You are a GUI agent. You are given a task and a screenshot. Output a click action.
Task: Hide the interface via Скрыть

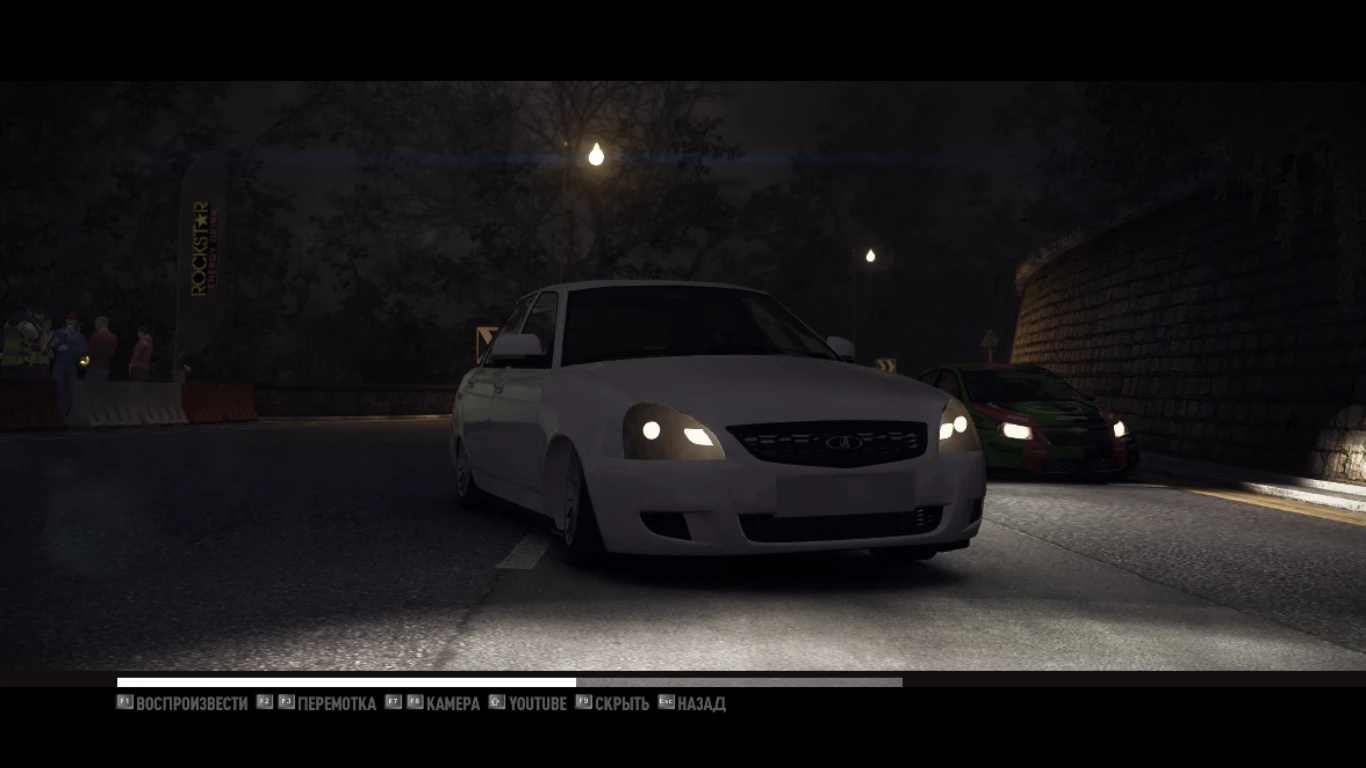pyautogui.click(x=620, y=704)
